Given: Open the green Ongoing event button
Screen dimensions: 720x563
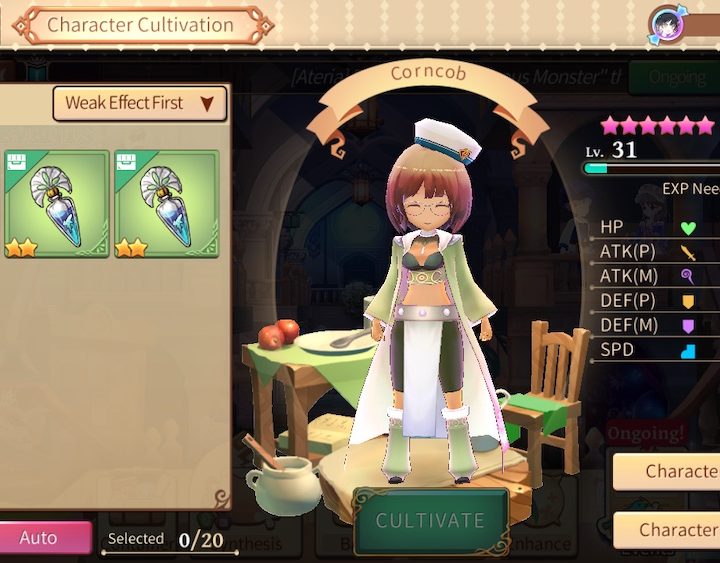Looking at the screenshot, I should pyautogui.click(x=675, y=77).
